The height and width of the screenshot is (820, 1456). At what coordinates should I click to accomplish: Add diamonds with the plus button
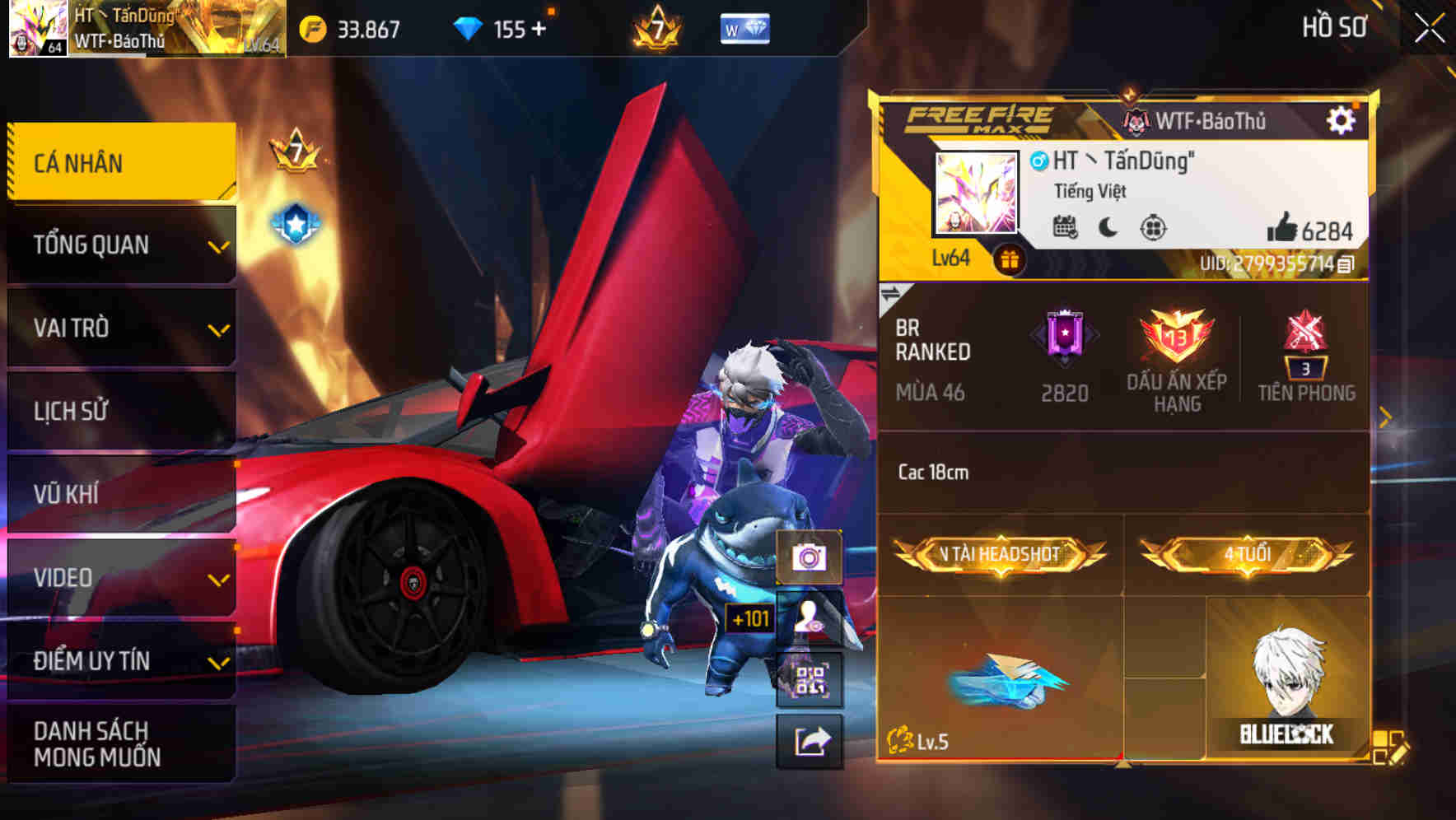pyautogui.click(x=539, y=30)
